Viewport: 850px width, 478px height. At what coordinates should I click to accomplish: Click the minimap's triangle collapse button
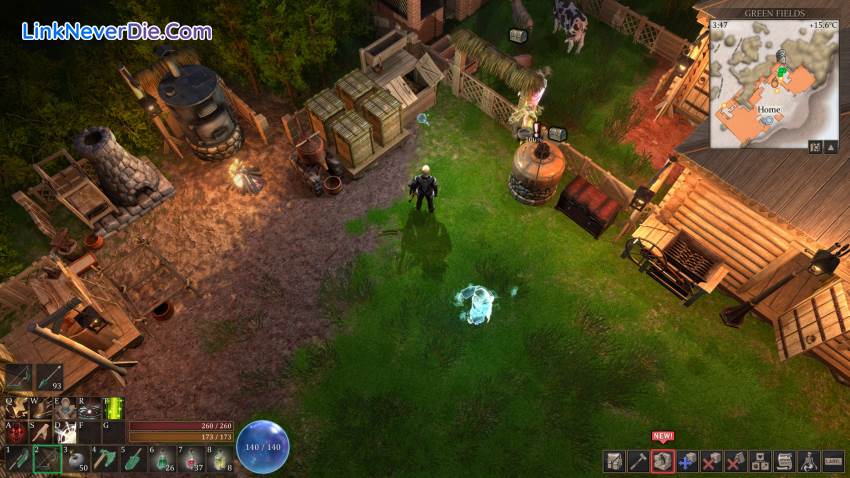830,147
